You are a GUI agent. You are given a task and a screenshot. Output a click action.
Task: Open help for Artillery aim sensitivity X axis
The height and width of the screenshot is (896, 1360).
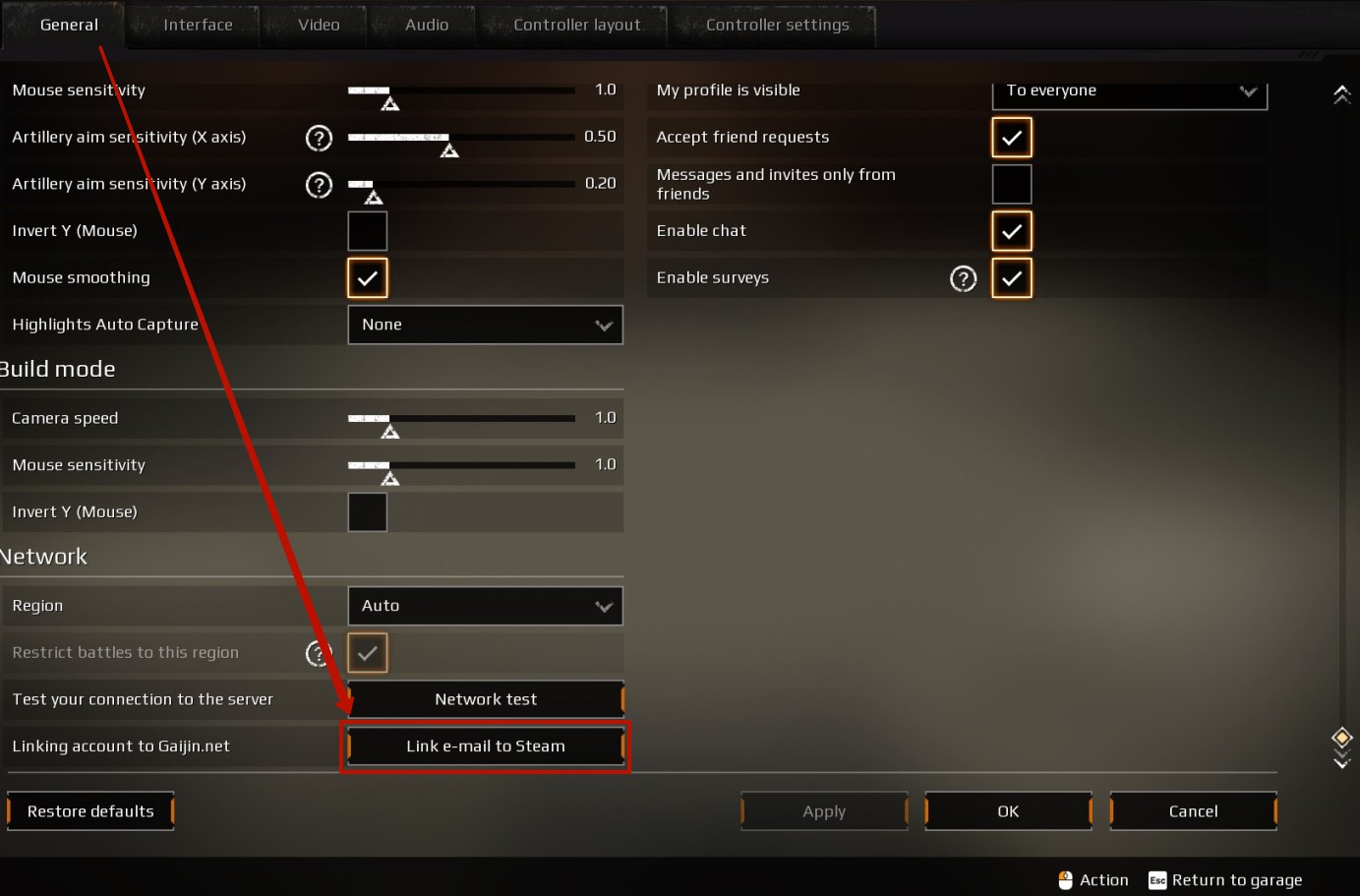click(x=319, y=139)
